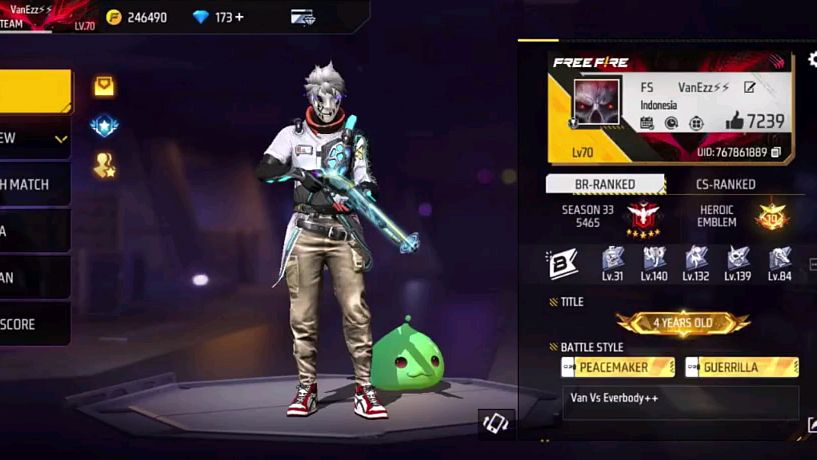Image resolution: width=817 pixels, height=460 pixels.
Task: Choose the GUERRILLA battle style
Action: pos(741,367)
